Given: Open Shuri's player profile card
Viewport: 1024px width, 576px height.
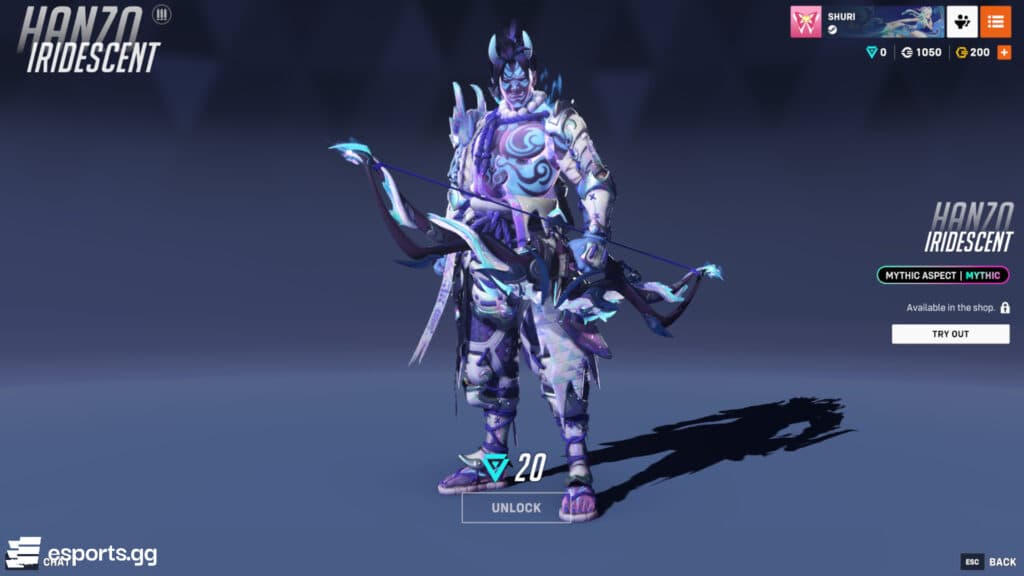Looking at the screenshot, I should [883, 22].
